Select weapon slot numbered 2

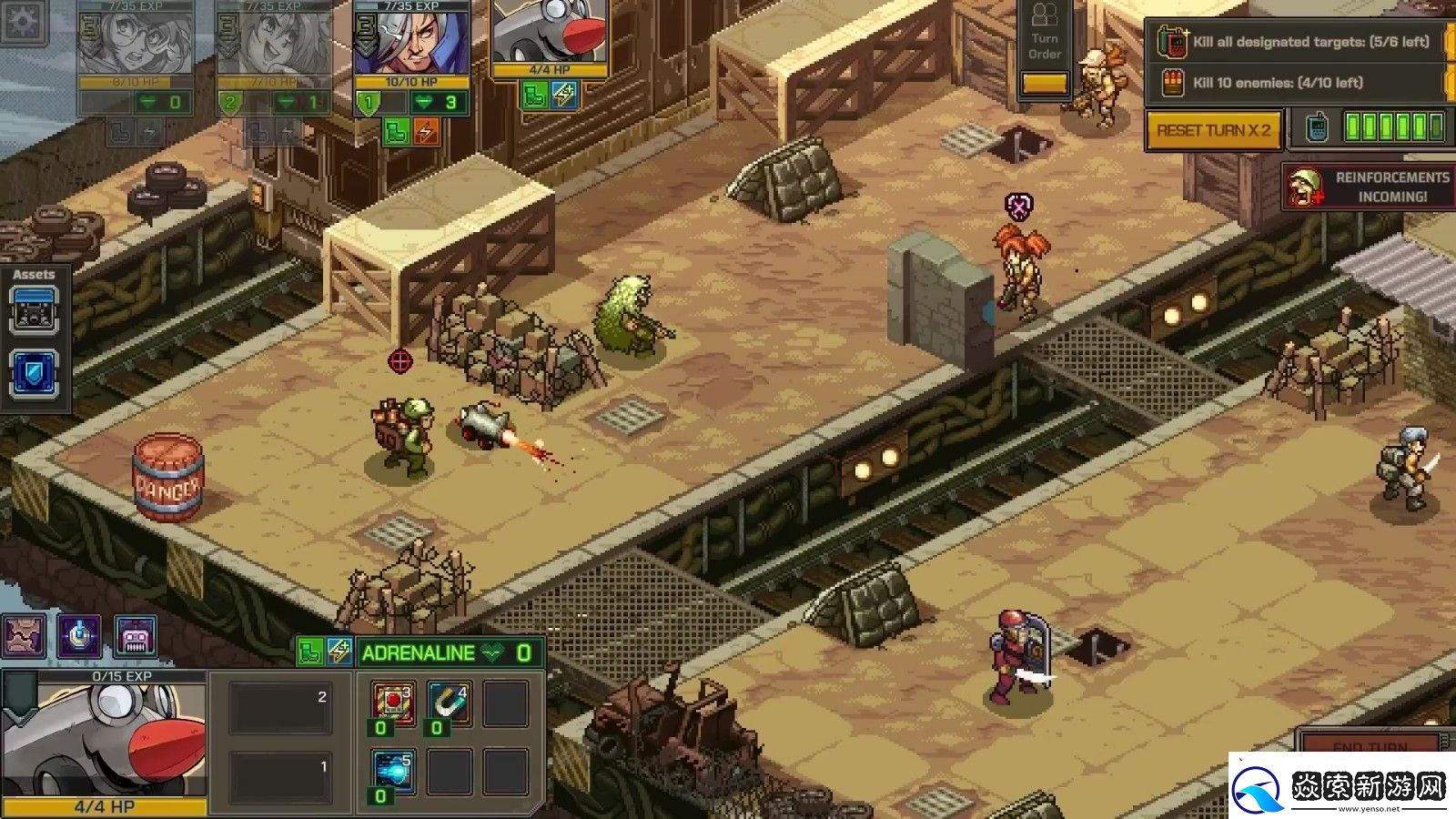279,709
